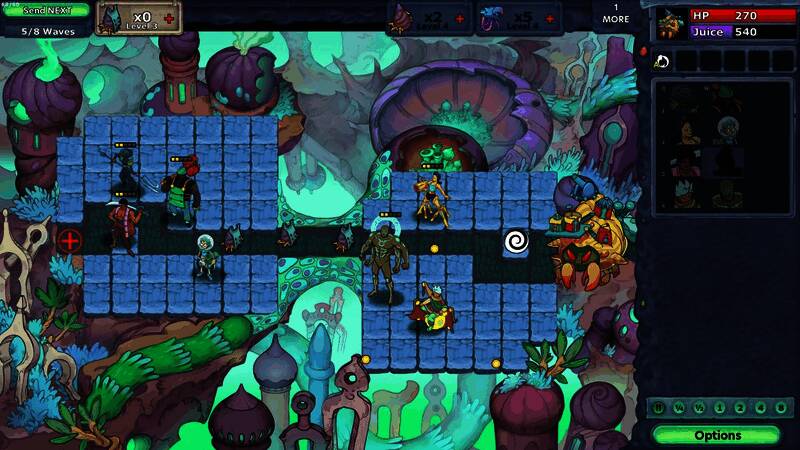Open the Options menu
Screen dimensions: 800x450
pos(716,435)
